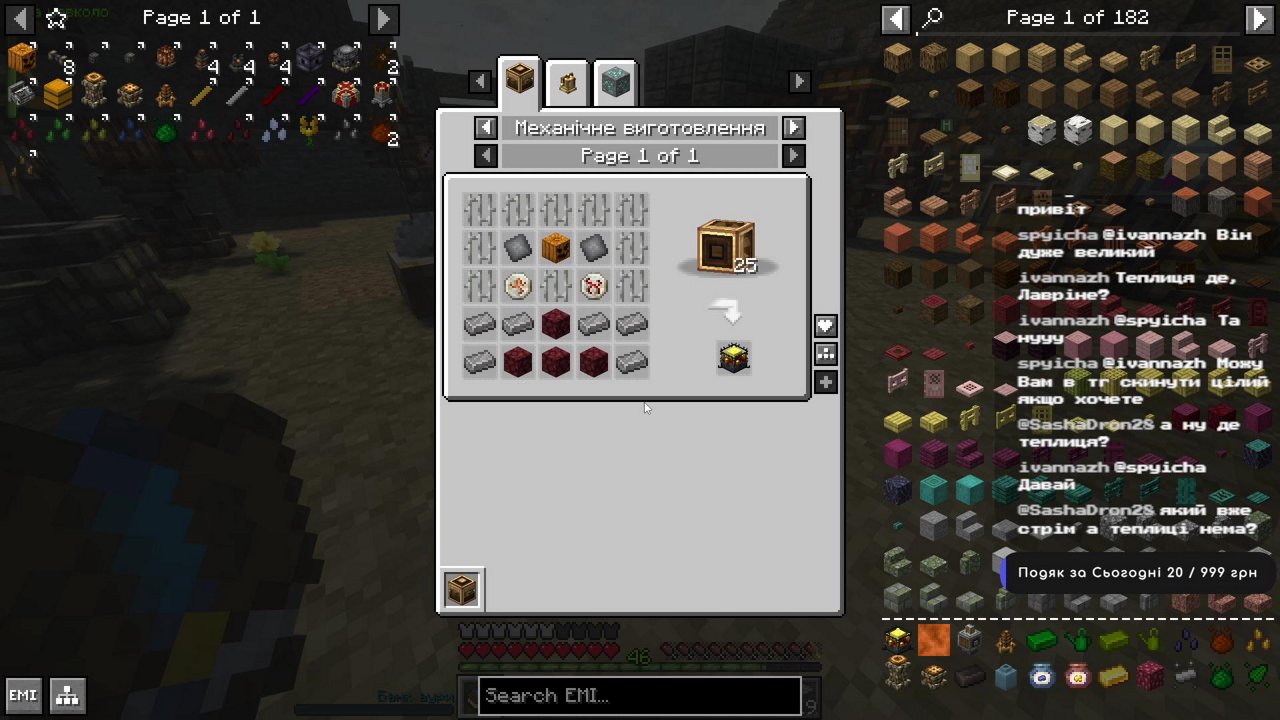Viewport: 1280px width, 720px height.
Task: Click the EMI toggle button in bottom-left corner
Action: pyautogui.click(x=22, y=695)
